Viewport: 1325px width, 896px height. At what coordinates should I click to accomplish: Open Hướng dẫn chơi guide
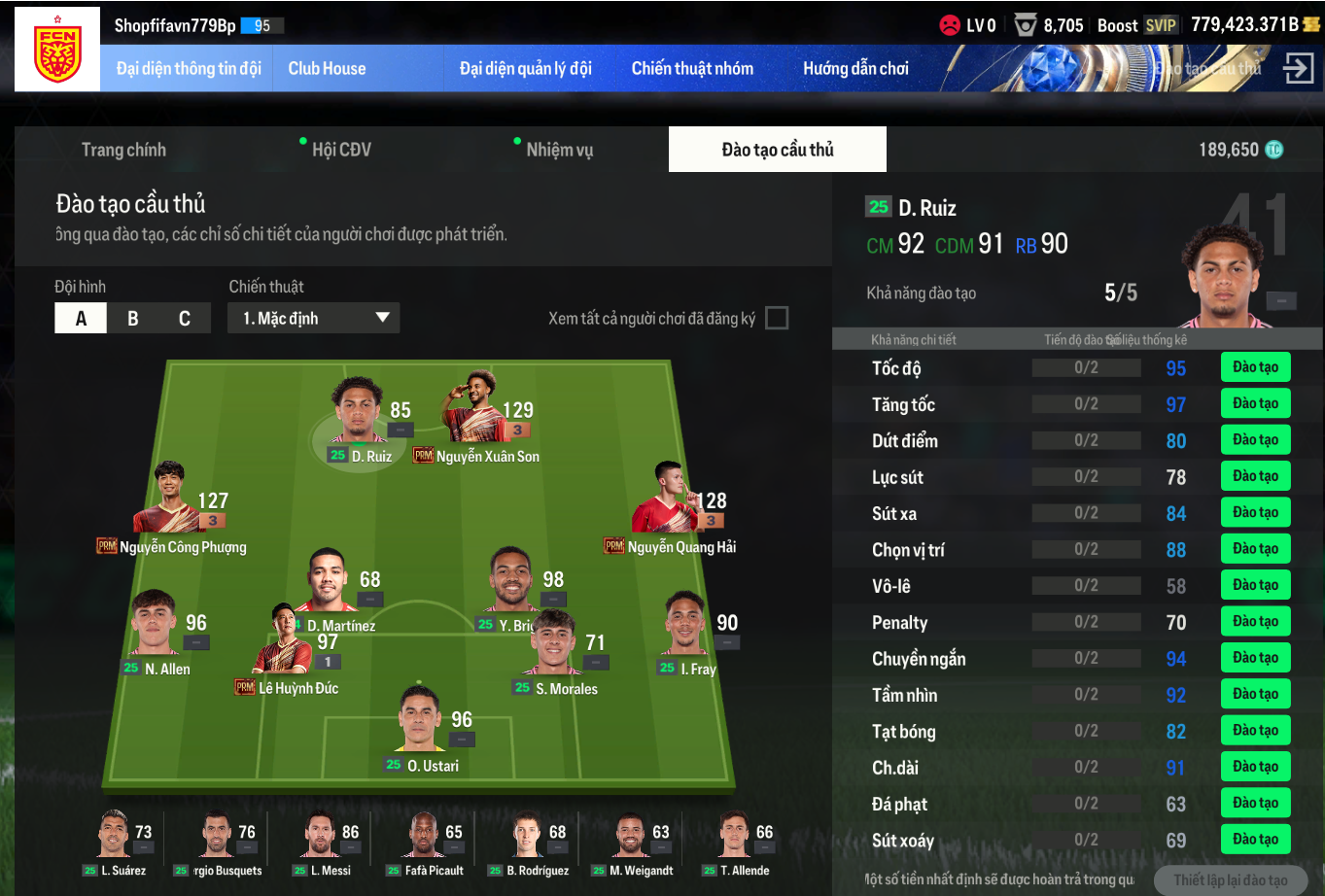[x=855, y=69]
